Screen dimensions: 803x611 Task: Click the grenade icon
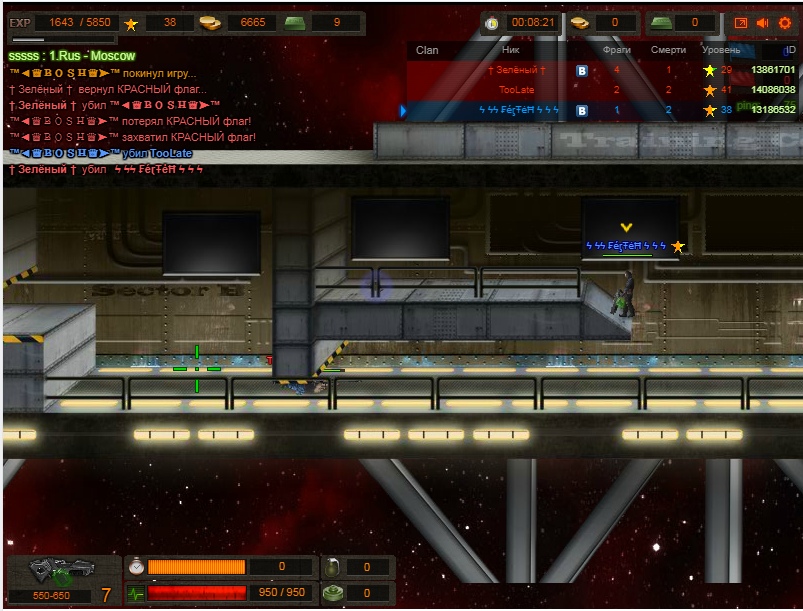coord(334,568)
